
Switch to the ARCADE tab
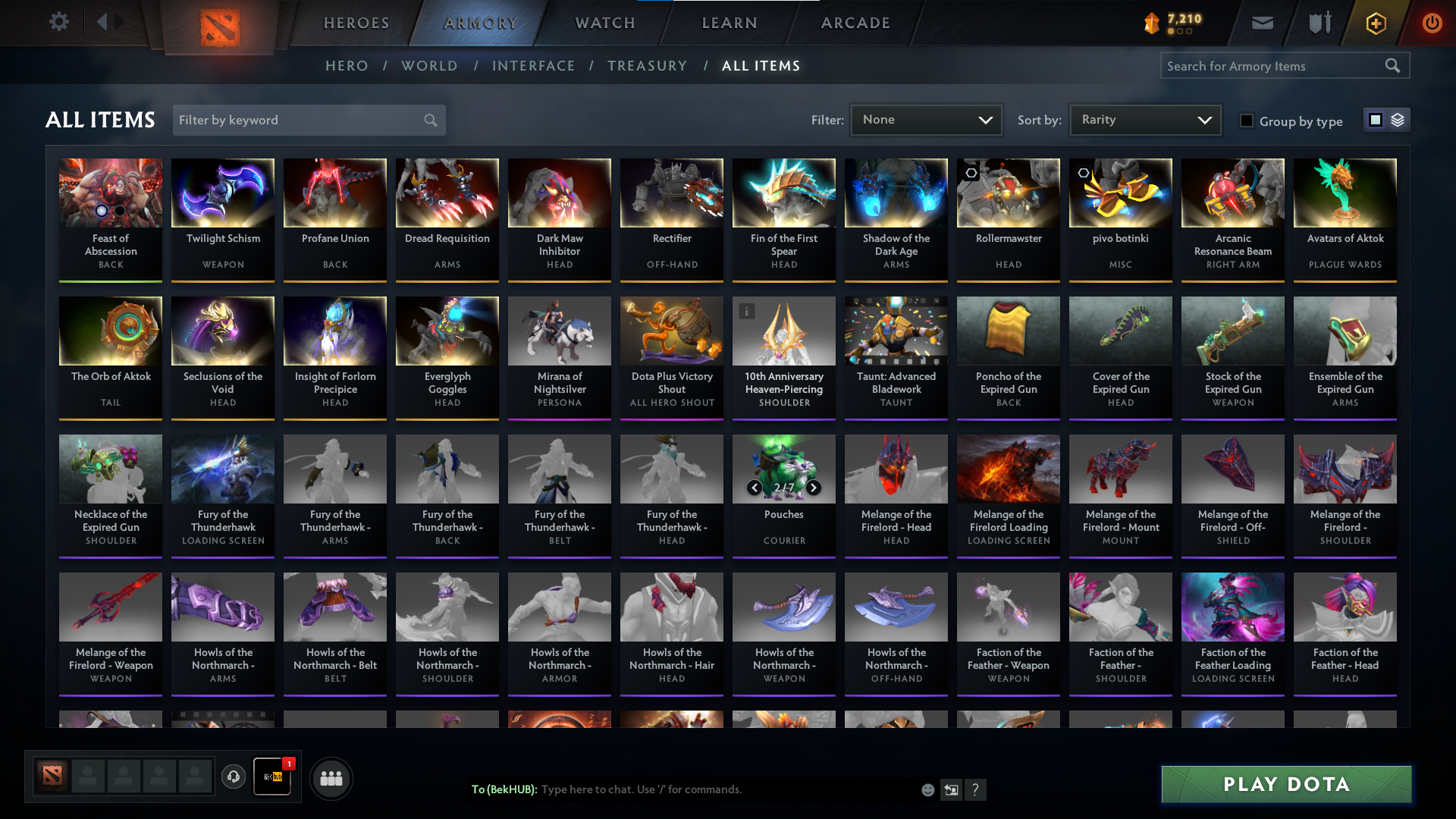click(855, 23)
